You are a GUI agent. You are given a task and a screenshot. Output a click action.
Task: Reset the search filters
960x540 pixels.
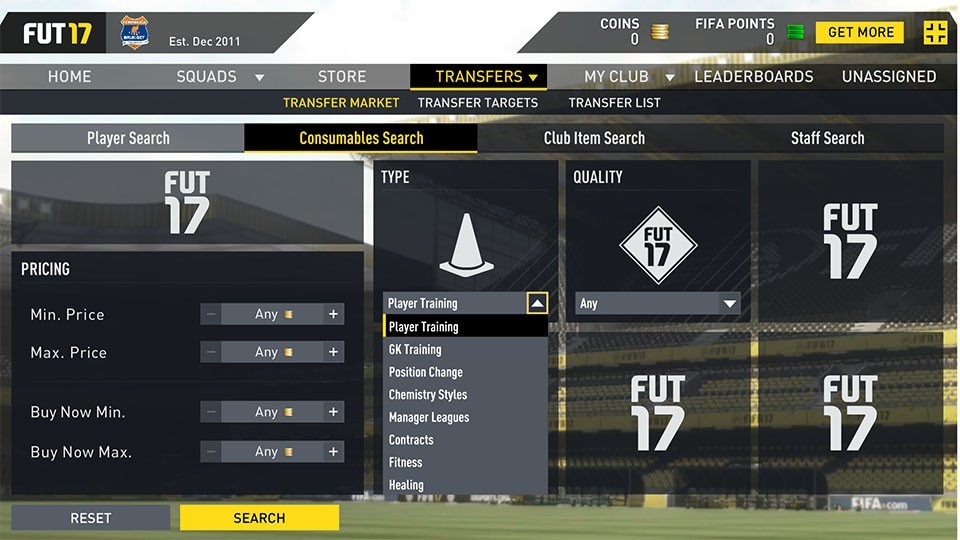coord(90,518)
